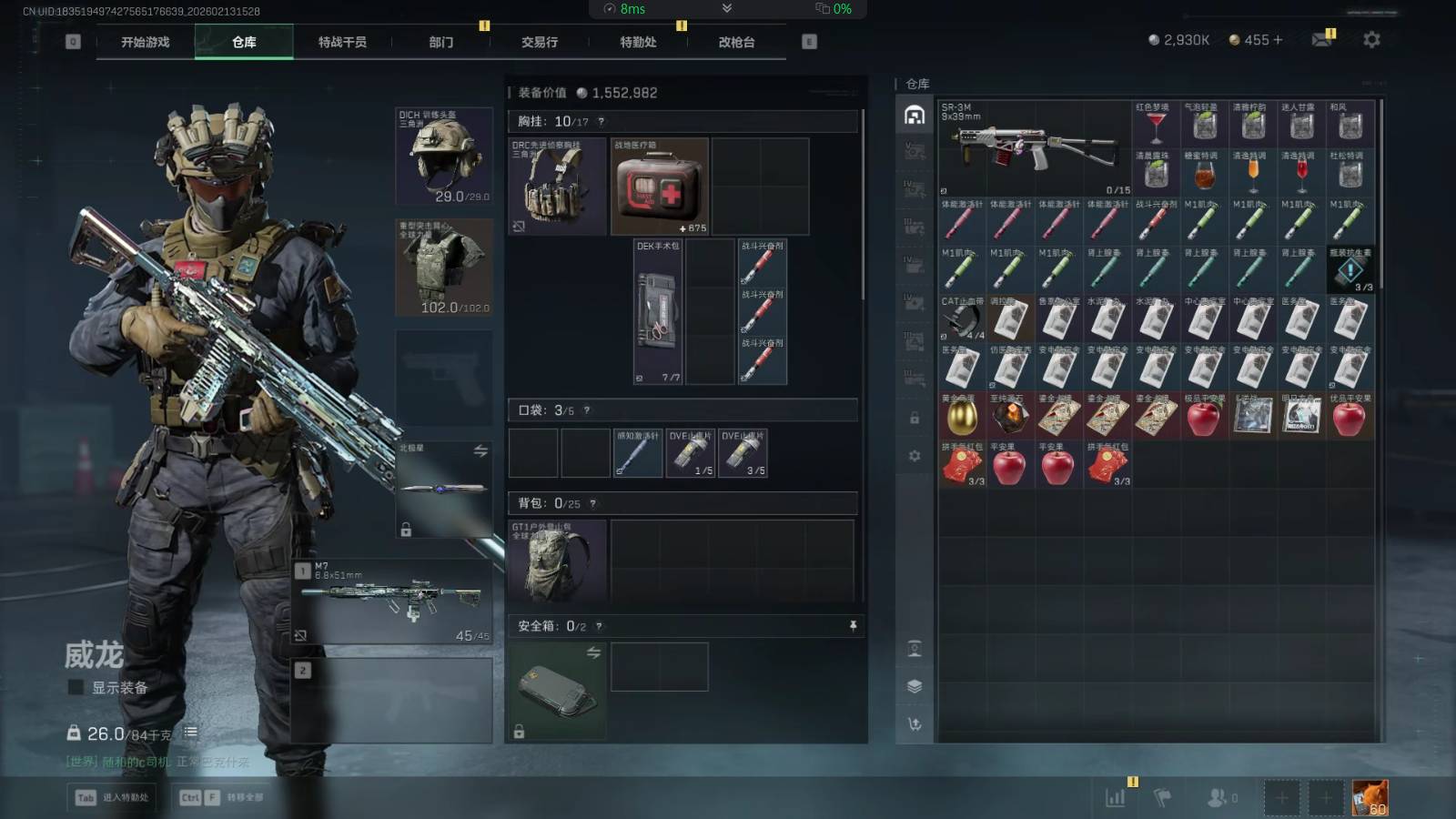Select the SR-3M weapon in the stash
Image resolution: width=1456 pixels, height=819 pixels.
click(1035, 148)
